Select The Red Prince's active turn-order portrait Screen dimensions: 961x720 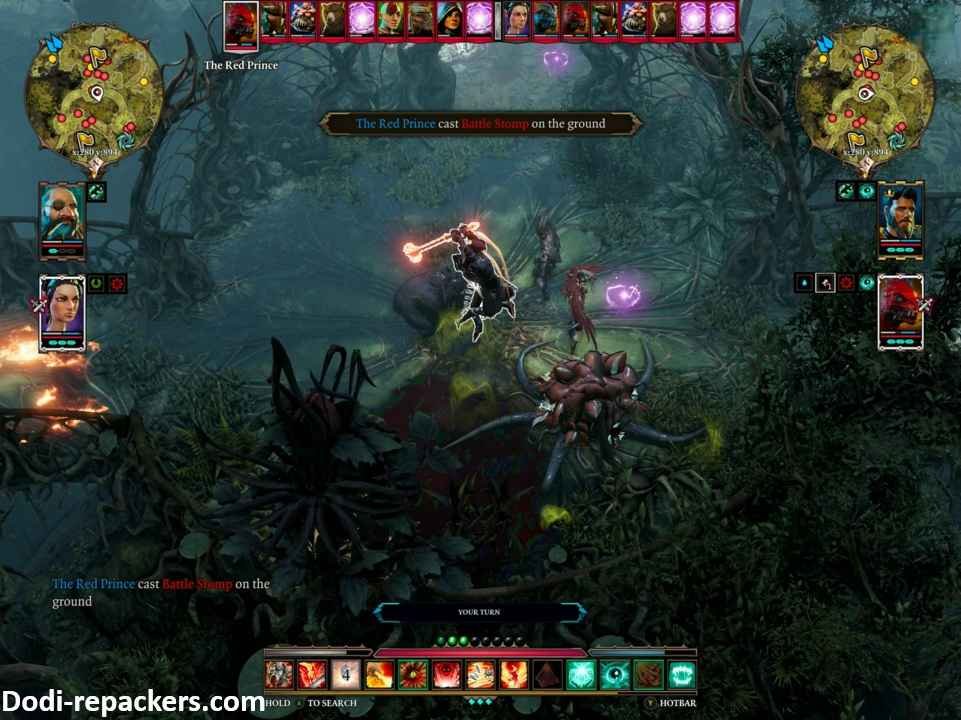coord(241,24)
